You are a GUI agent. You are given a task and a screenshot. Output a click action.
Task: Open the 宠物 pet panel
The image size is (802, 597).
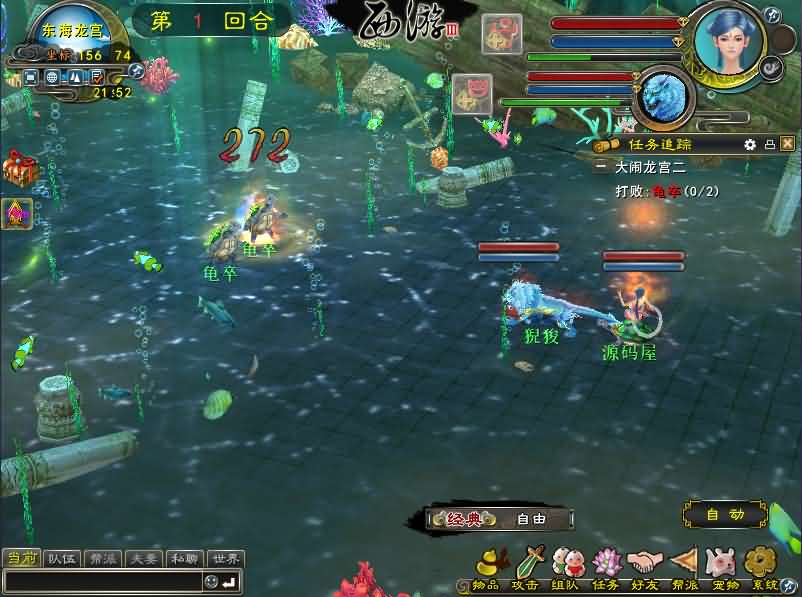coord(721,563)
